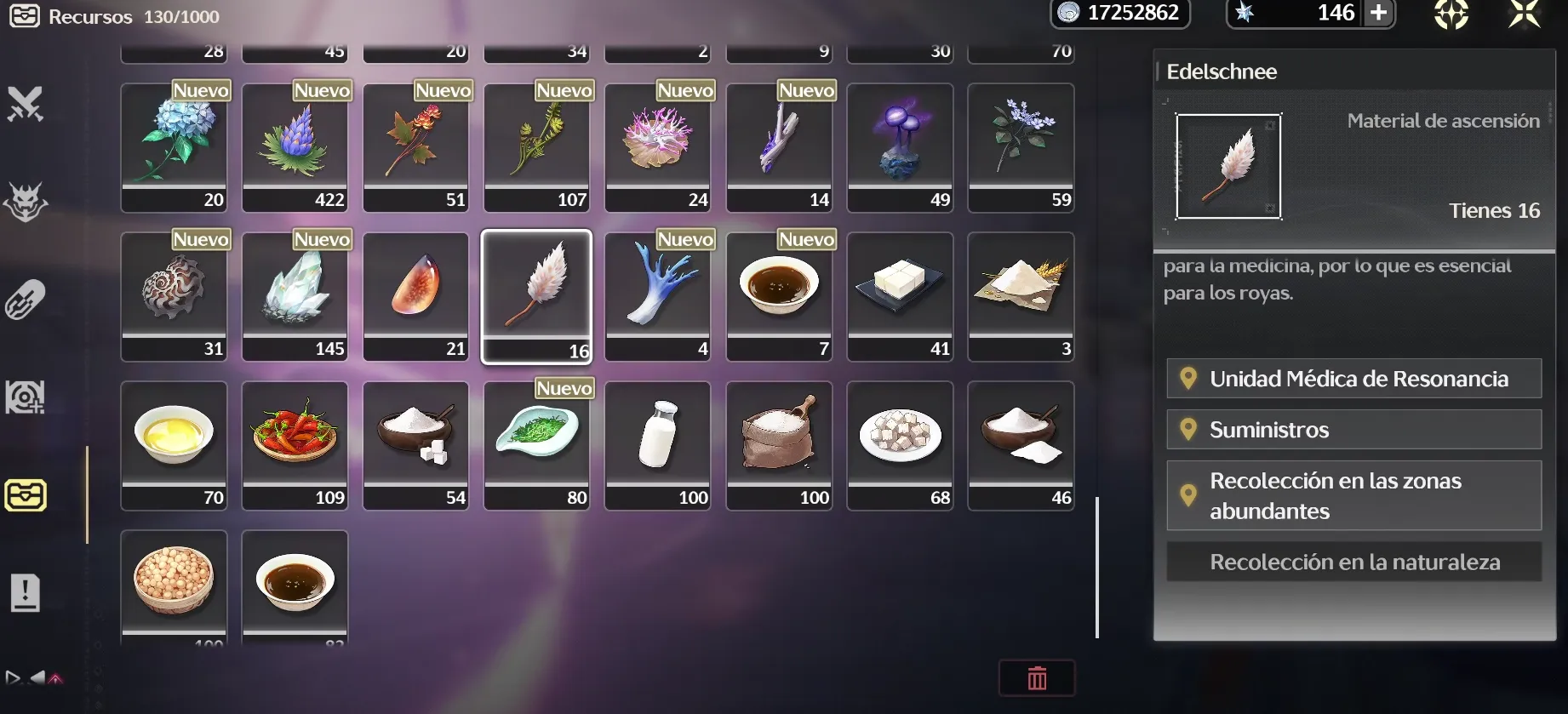1568x714 pixels.
Task: Close the inventory with the X button
Action: tap(1524, 14)
